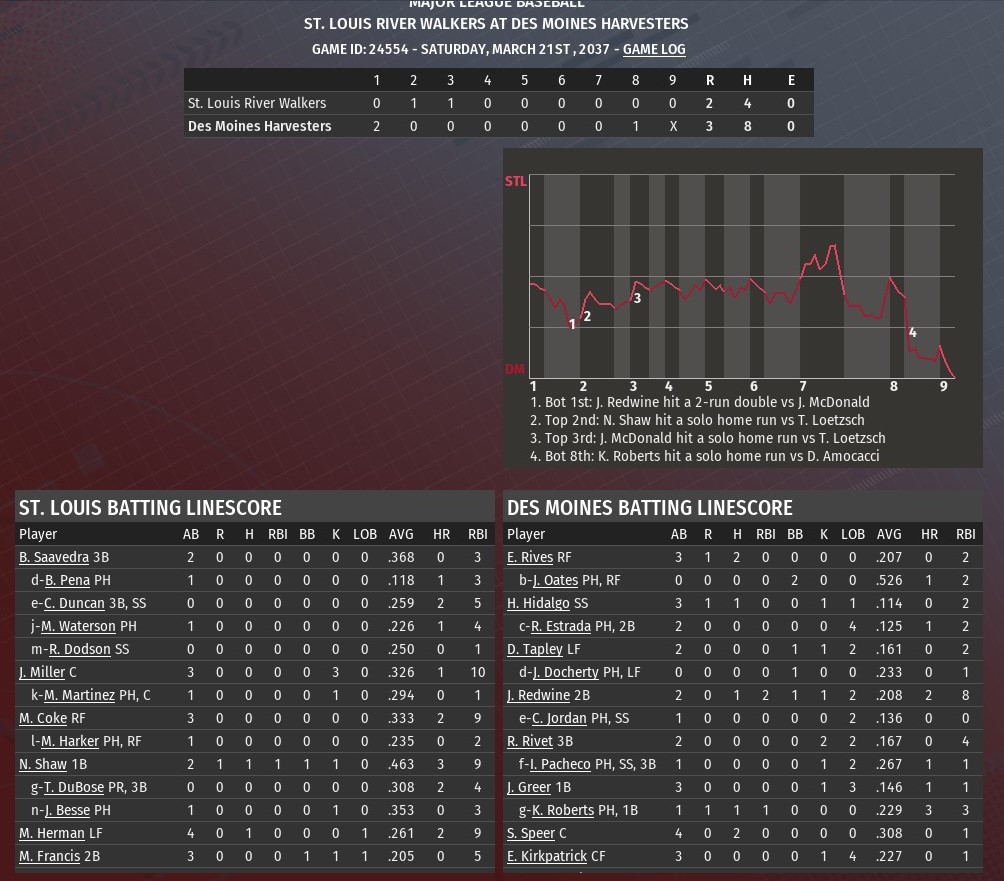This screenshot has width=1004, height=881.
Task: Click H. Hidalgo's name link
Action: pyautogui.click(x=538, y=603)
